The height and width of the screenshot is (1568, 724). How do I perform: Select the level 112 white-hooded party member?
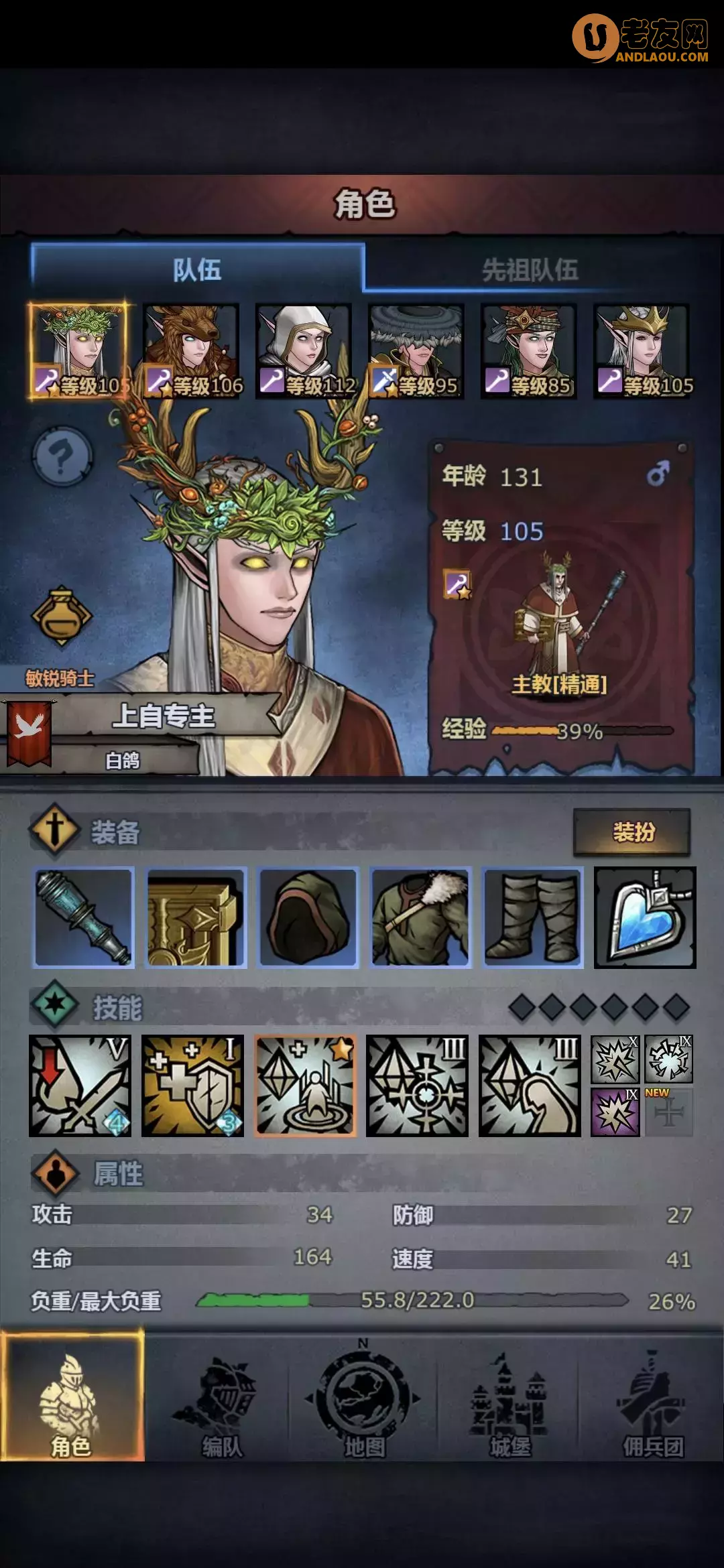(304, 350)
